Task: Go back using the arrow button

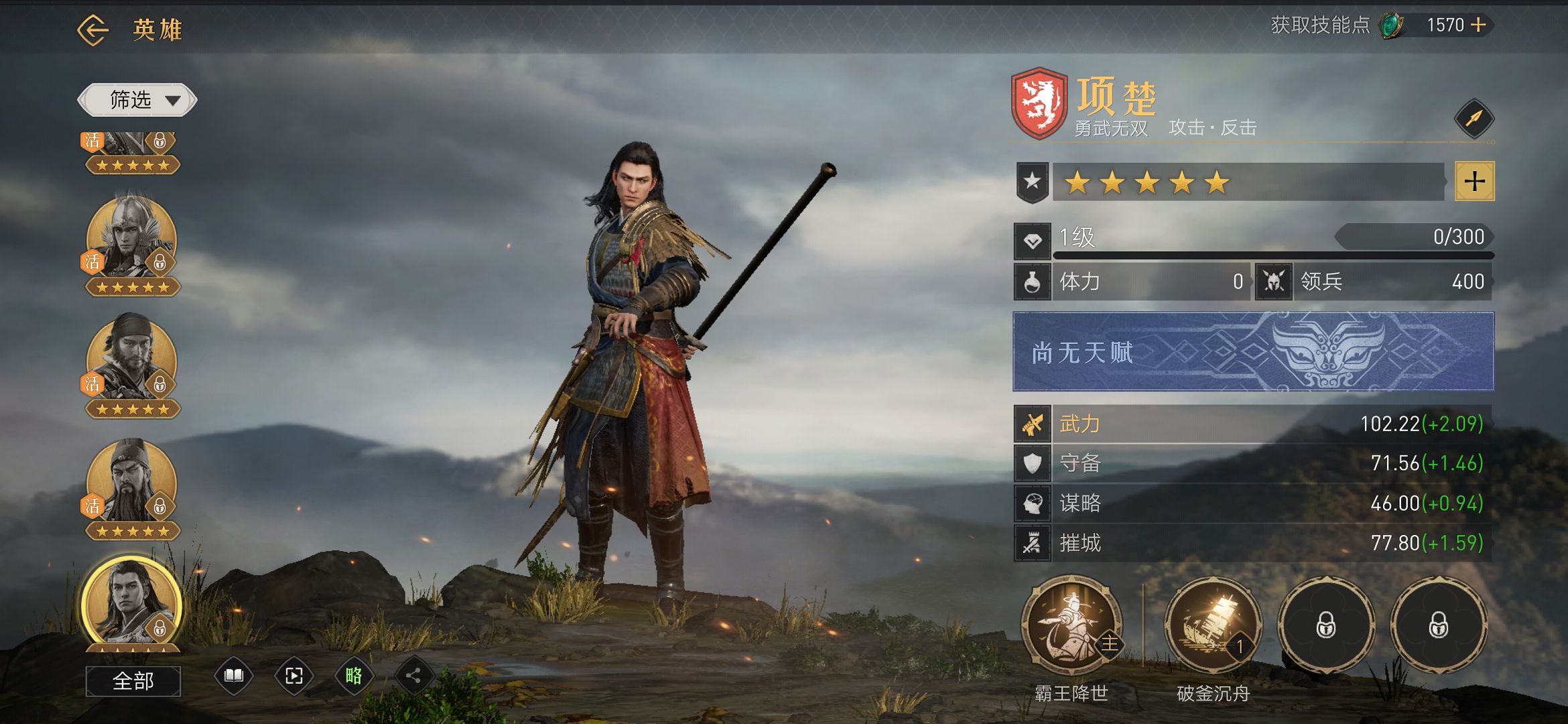Action: point(92,29)
